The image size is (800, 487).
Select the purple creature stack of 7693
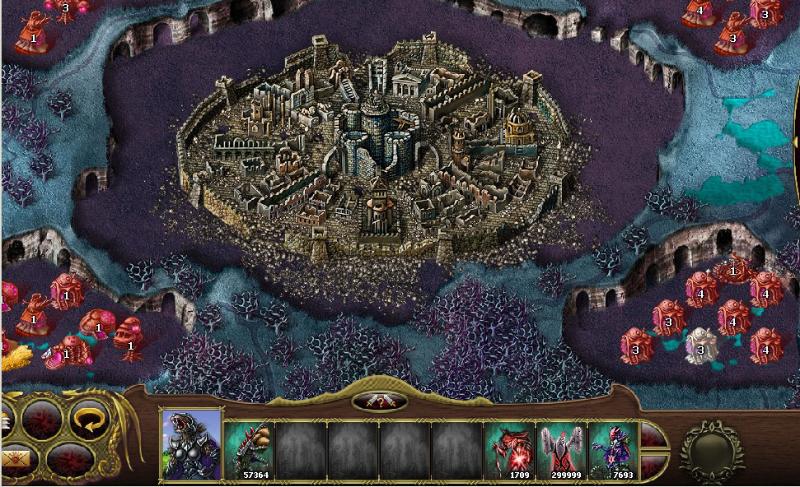click(x=614, y=449)
